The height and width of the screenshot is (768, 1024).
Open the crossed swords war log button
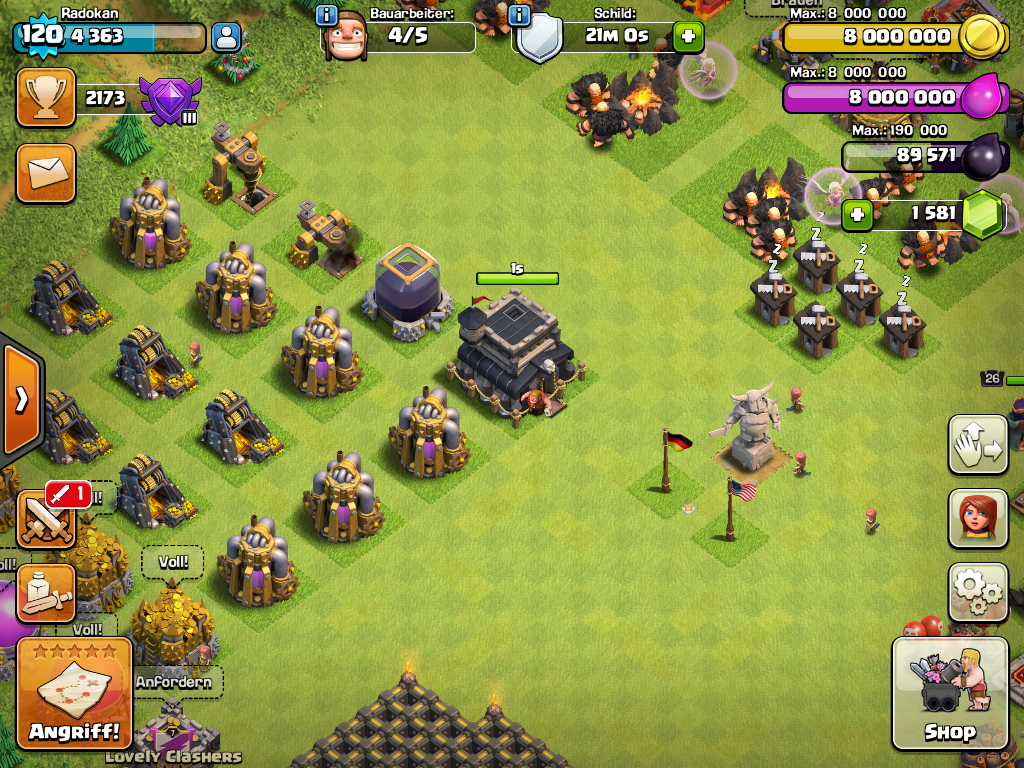coord(46,518)
